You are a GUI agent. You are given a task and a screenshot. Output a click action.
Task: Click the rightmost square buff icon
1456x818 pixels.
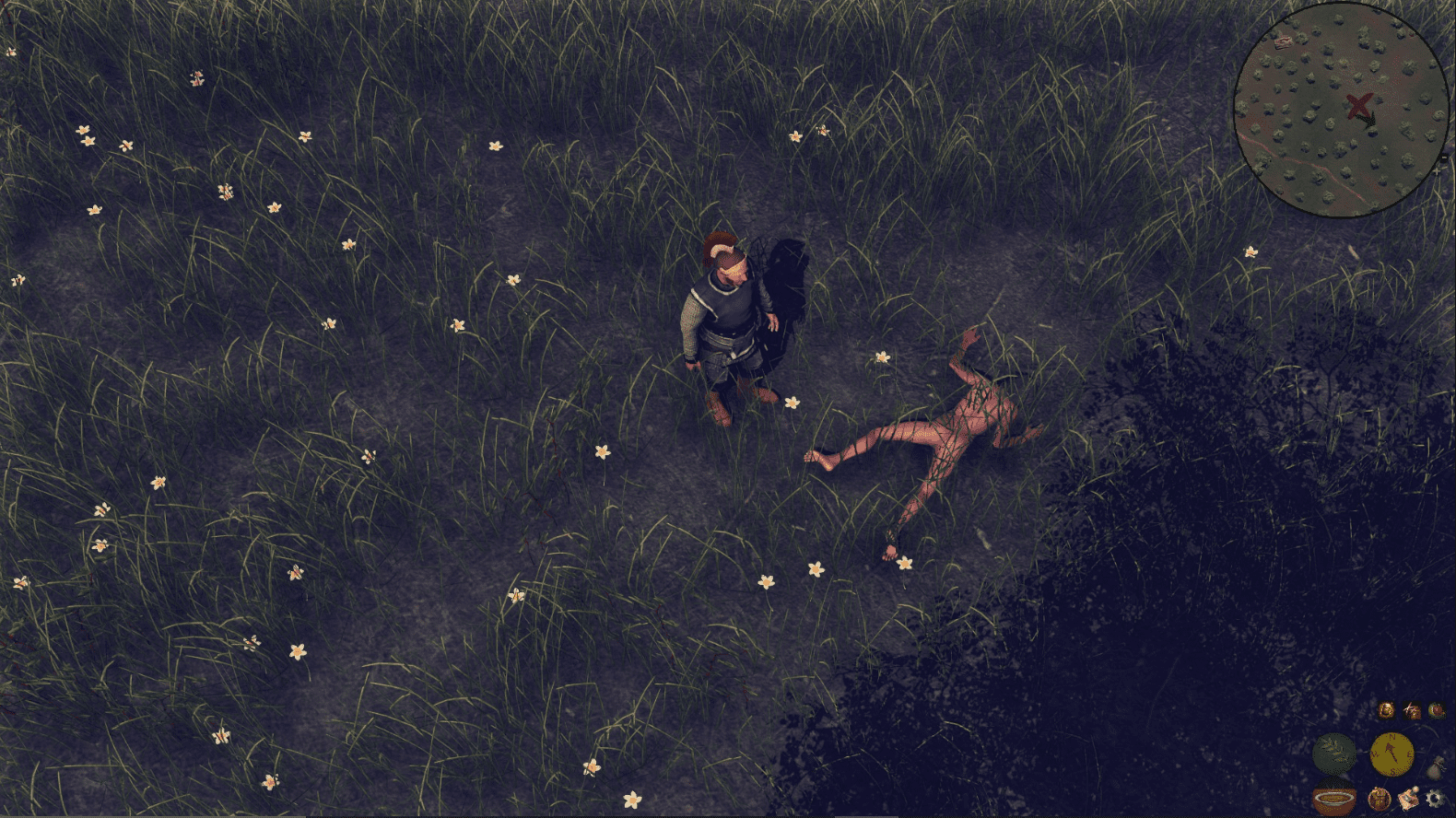1437,711
